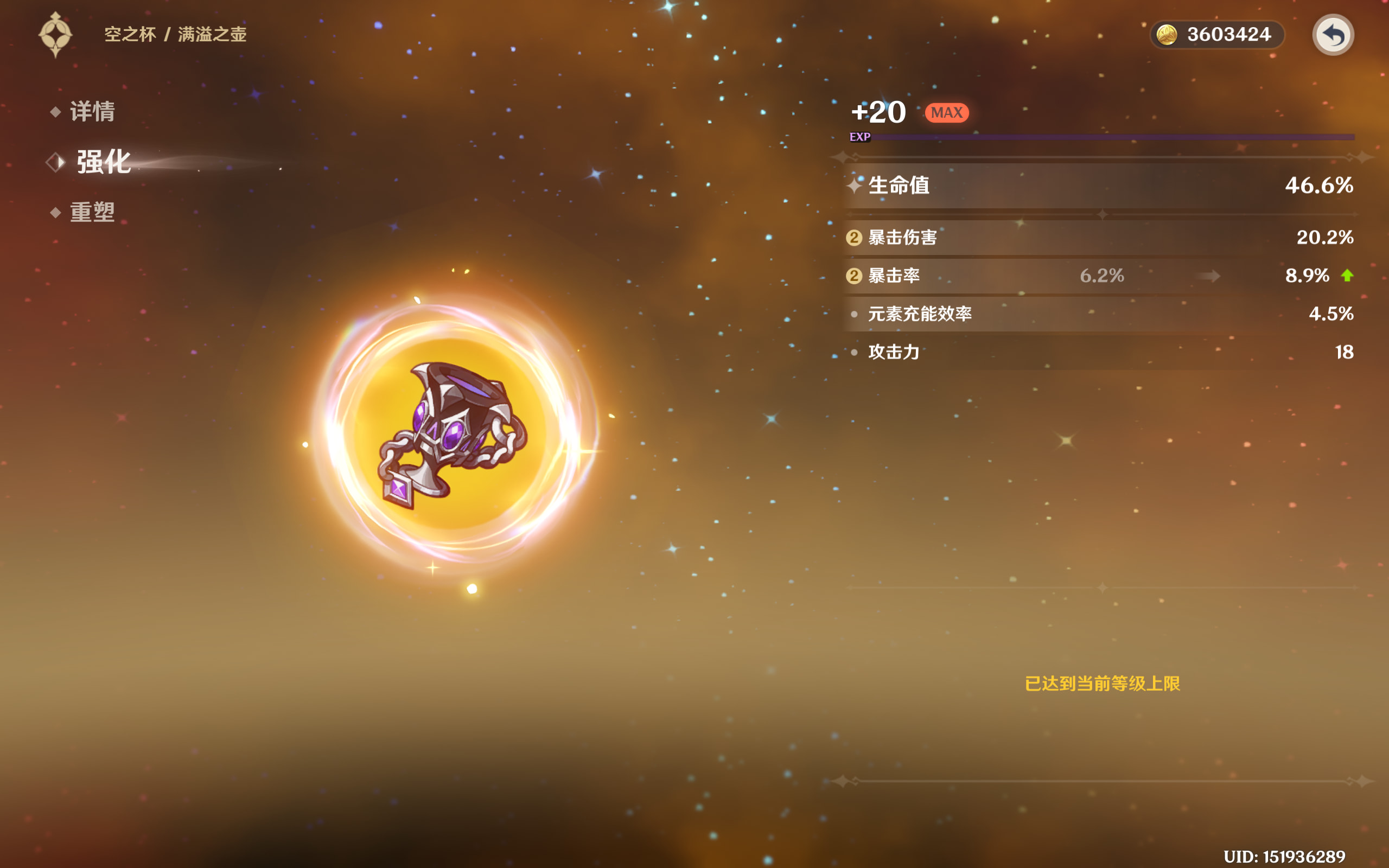Switch to the 重塑 reshape tab
The height and width of the screenshot is (868, 1389).
click(92, 213)
